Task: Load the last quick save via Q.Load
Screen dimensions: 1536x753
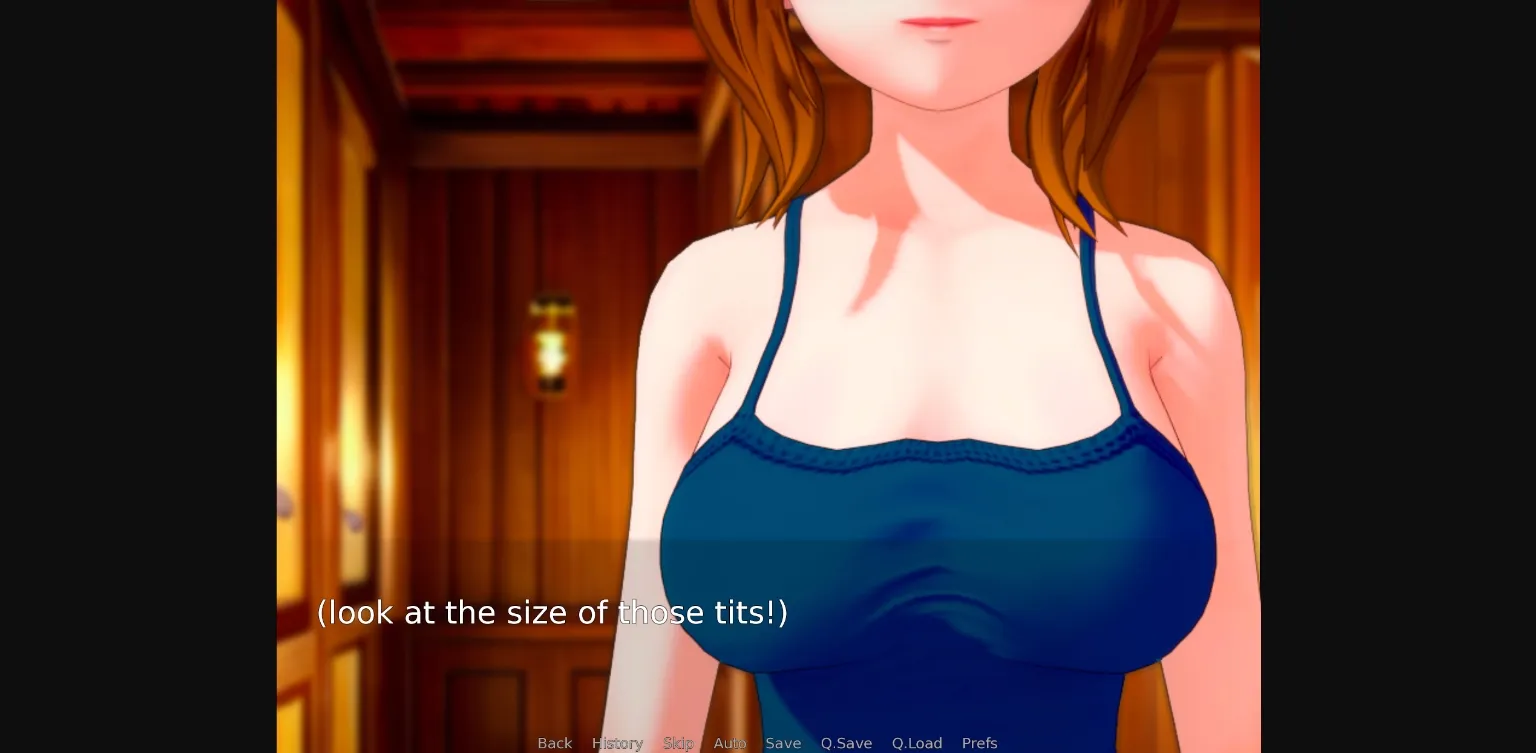Action: [x=916, y=743]
